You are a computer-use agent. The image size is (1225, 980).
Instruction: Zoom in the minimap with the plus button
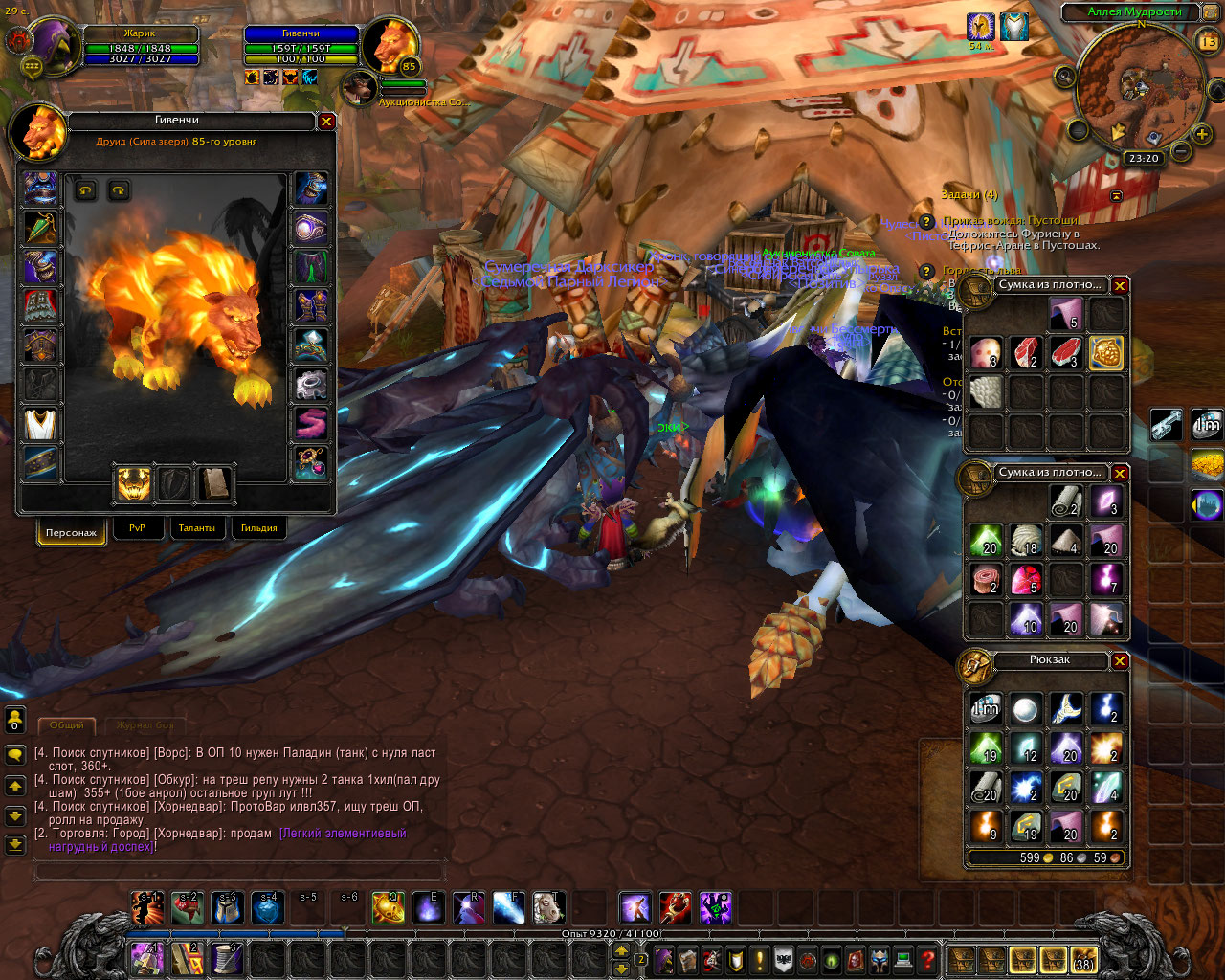pos(1202,134)
